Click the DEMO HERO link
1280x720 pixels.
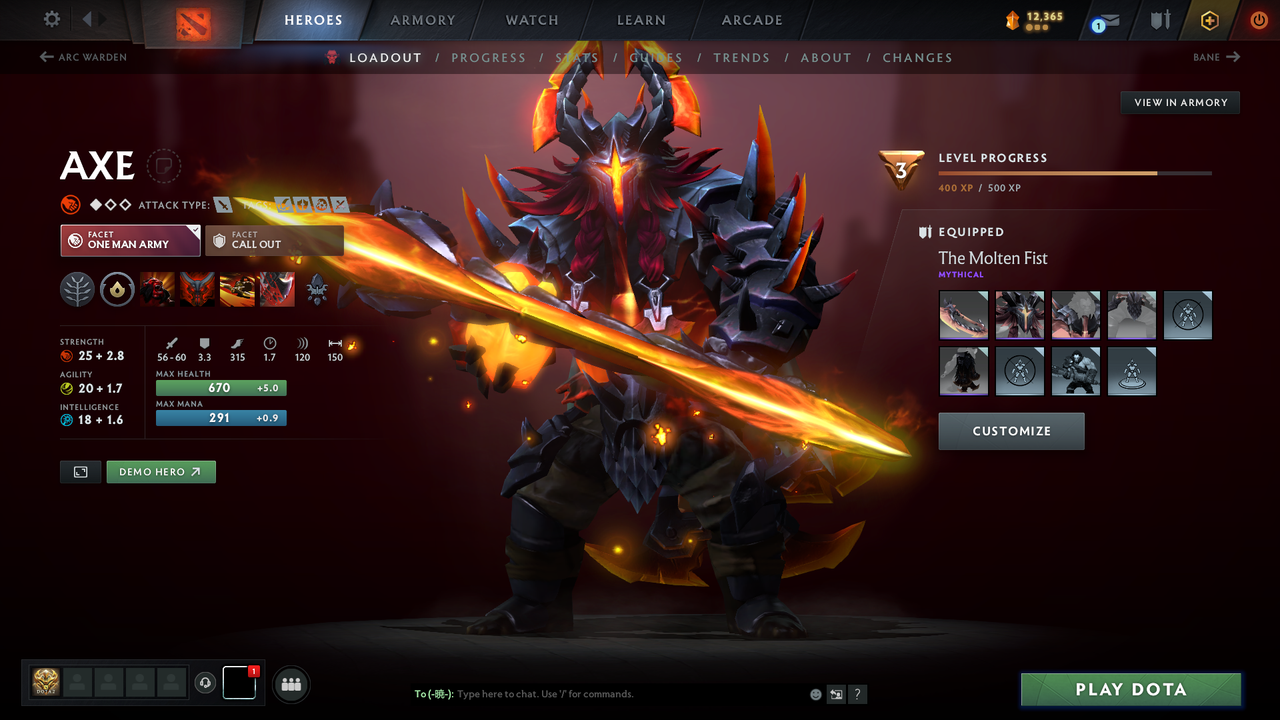tap(160, 471)
